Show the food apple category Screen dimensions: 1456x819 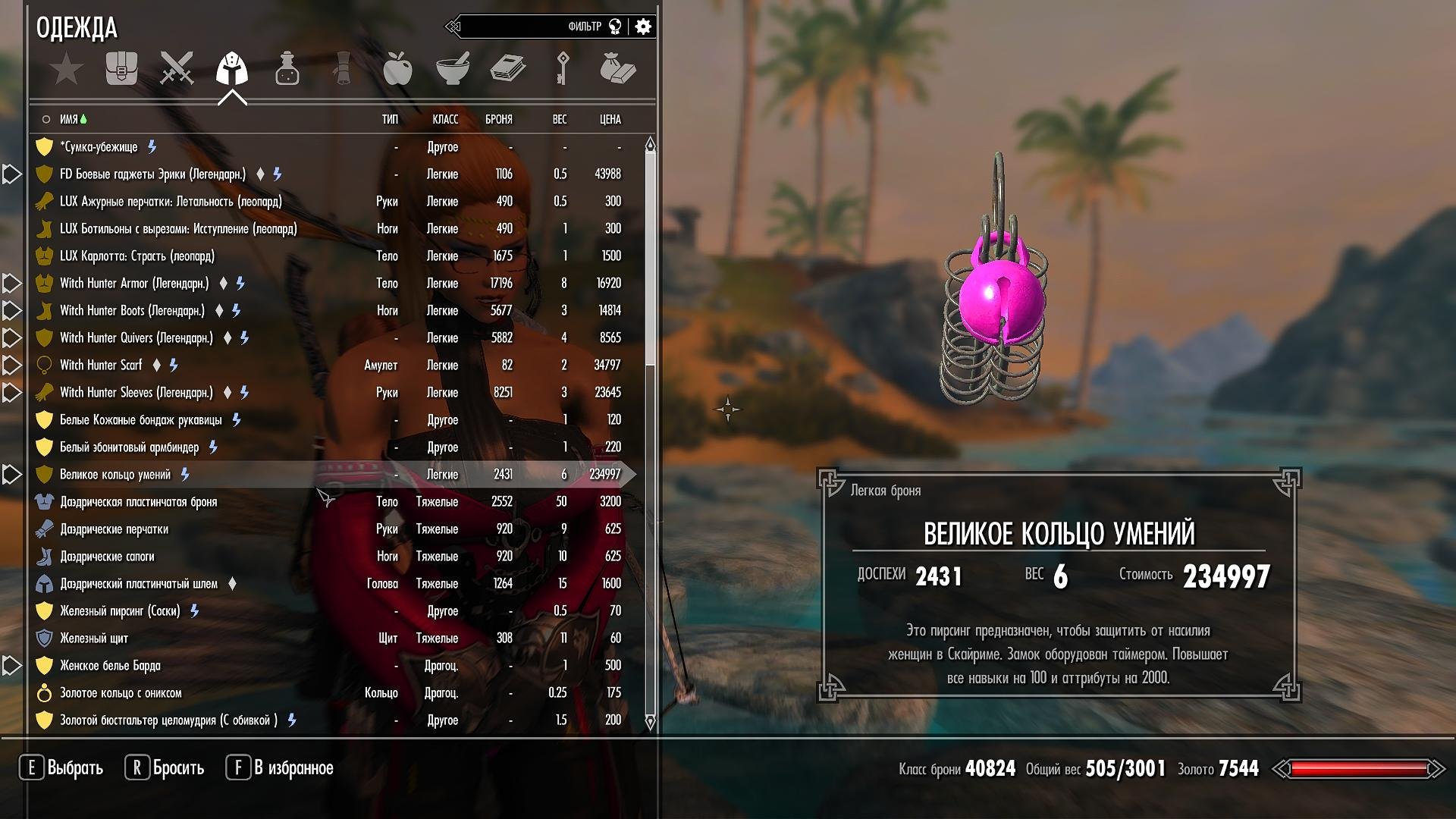[x=397, y=69]
